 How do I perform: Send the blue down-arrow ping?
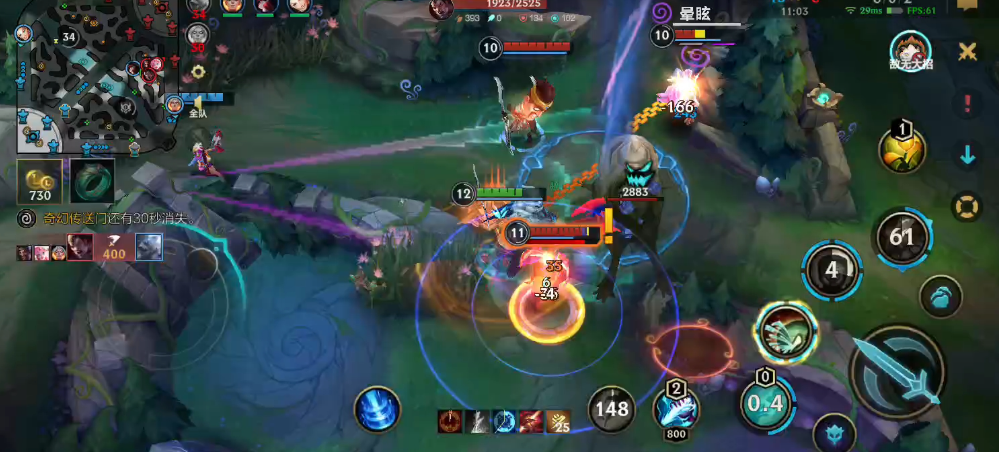coord(967,155)
